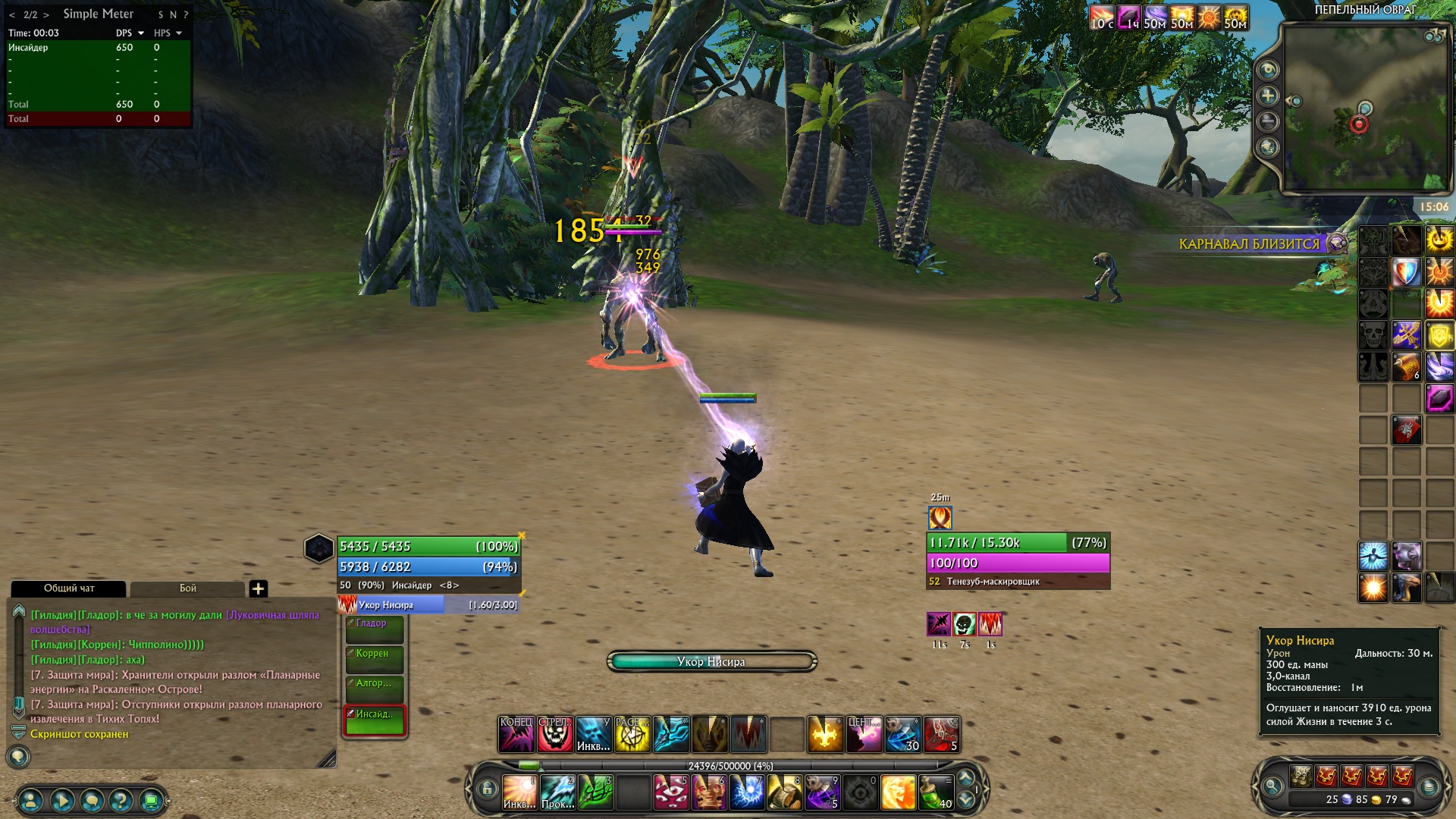Switch action bar page up arrow
This screenshot has height=819, width=1456.
(x=965, y=777)
